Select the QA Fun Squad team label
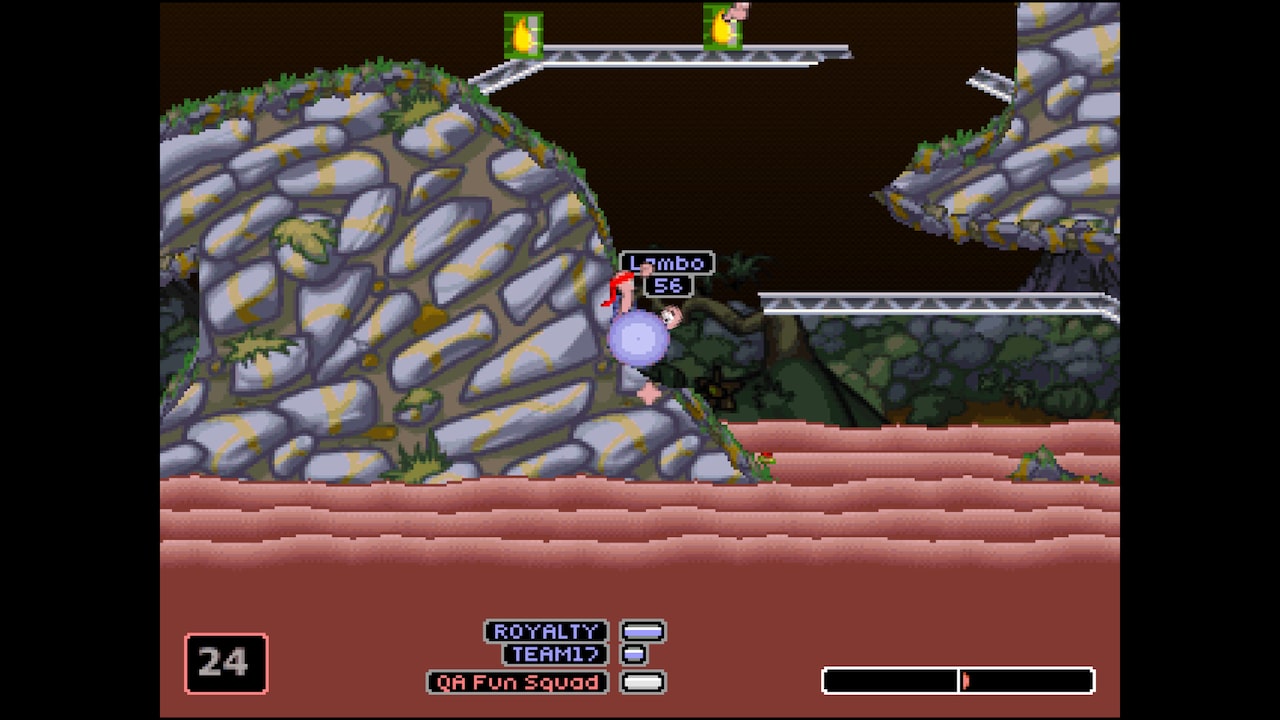 coord(517,682)
